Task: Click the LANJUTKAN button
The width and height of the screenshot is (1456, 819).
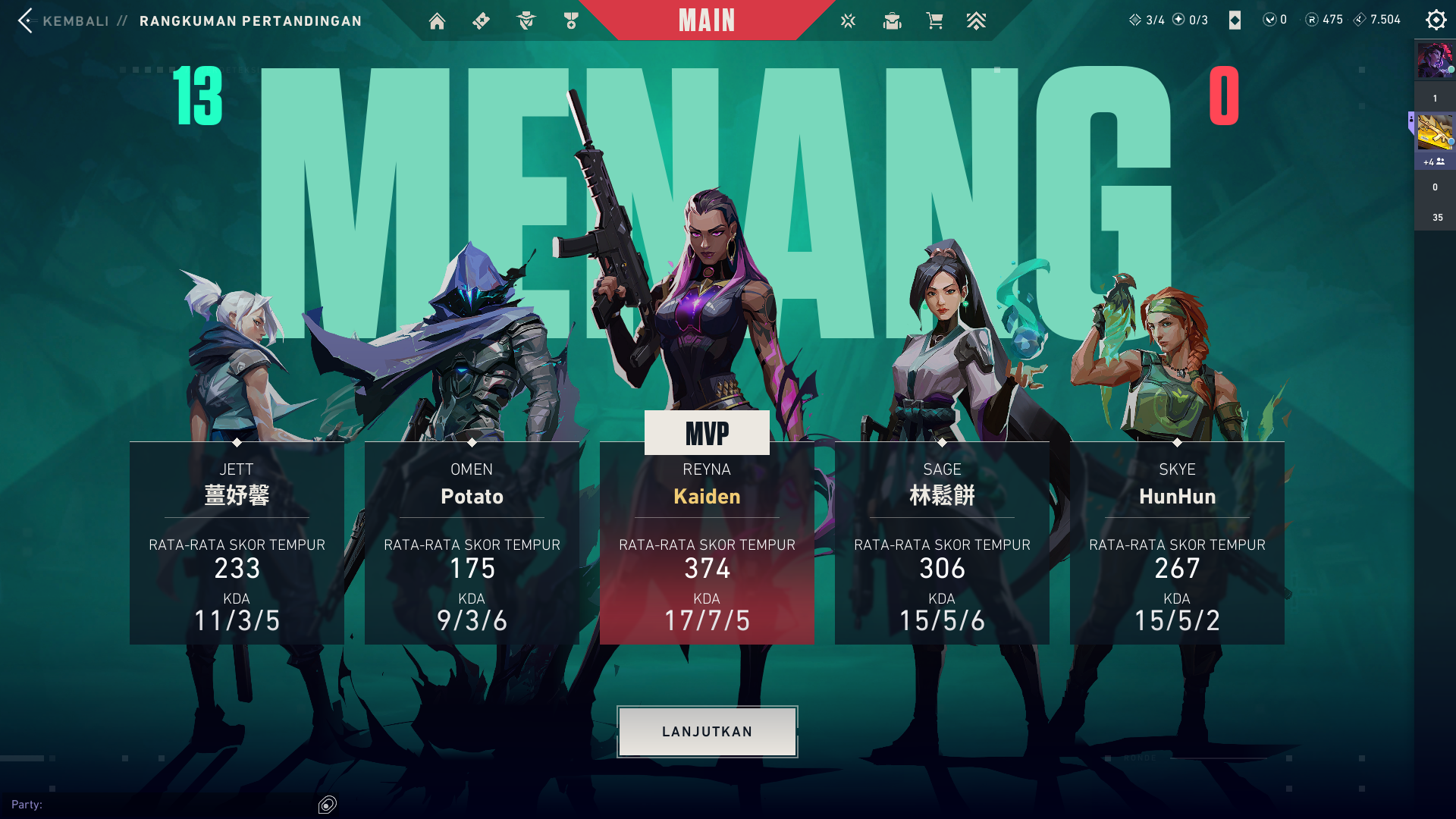Action: (x=707, y=732)
